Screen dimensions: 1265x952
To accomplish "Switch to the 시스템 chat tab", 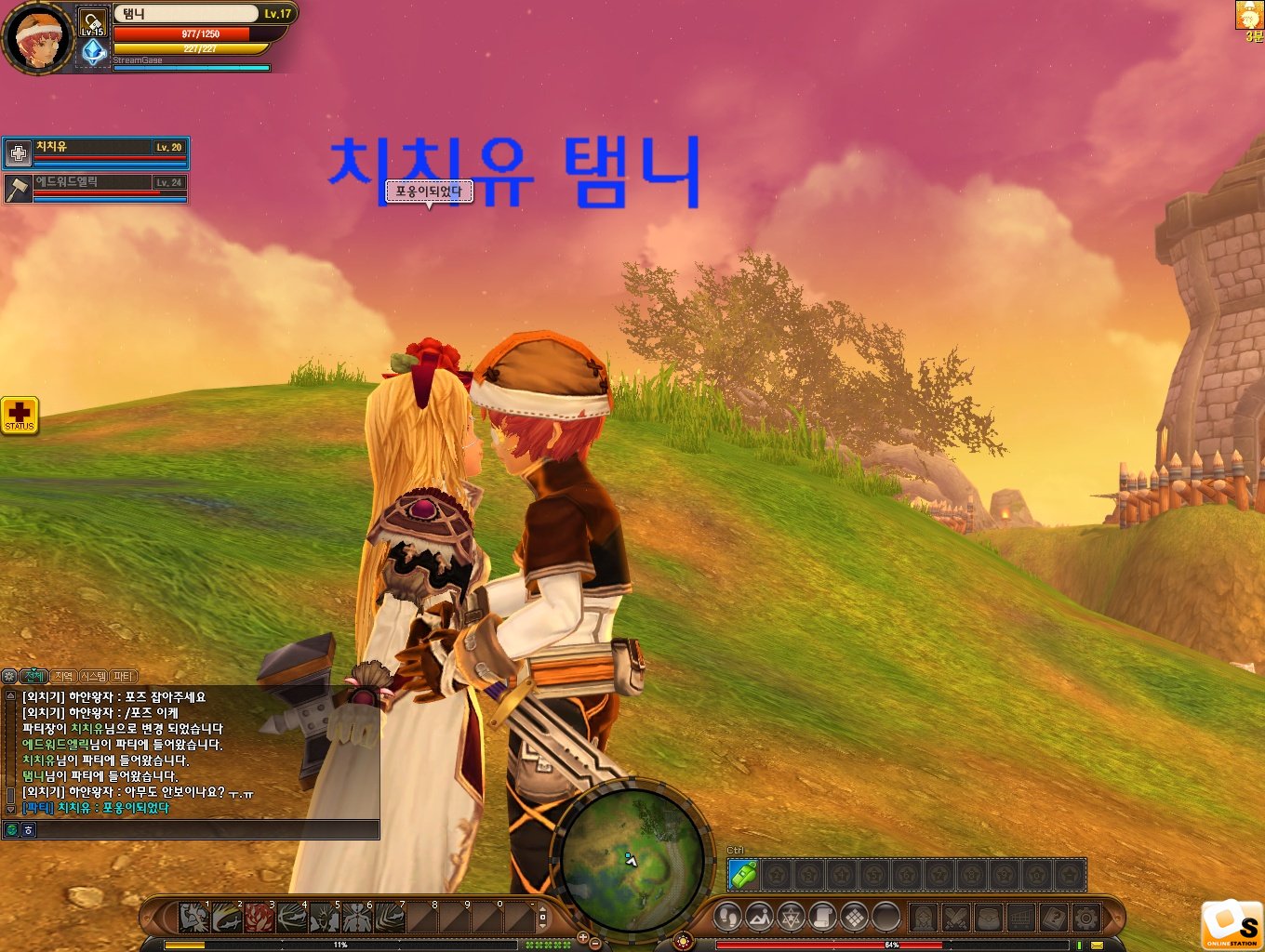I will (94, 676).
